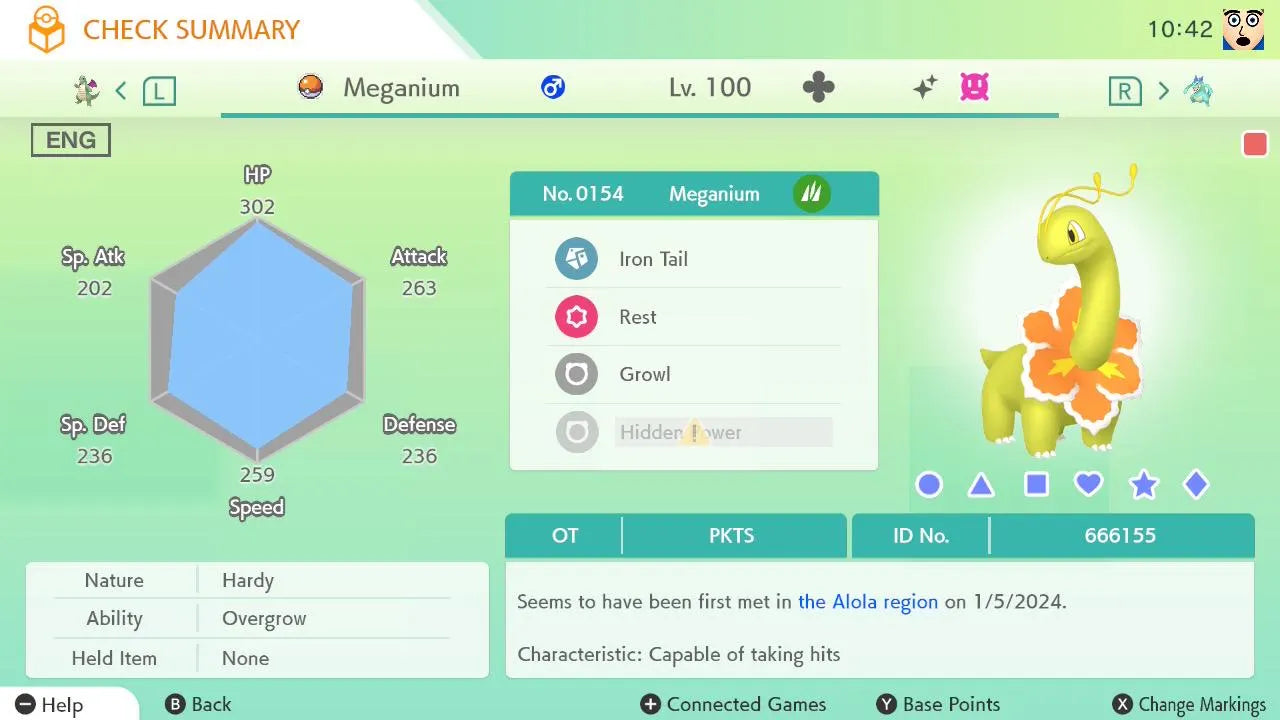
Task: Toggle the heart marking
Action: (1088, 485)
